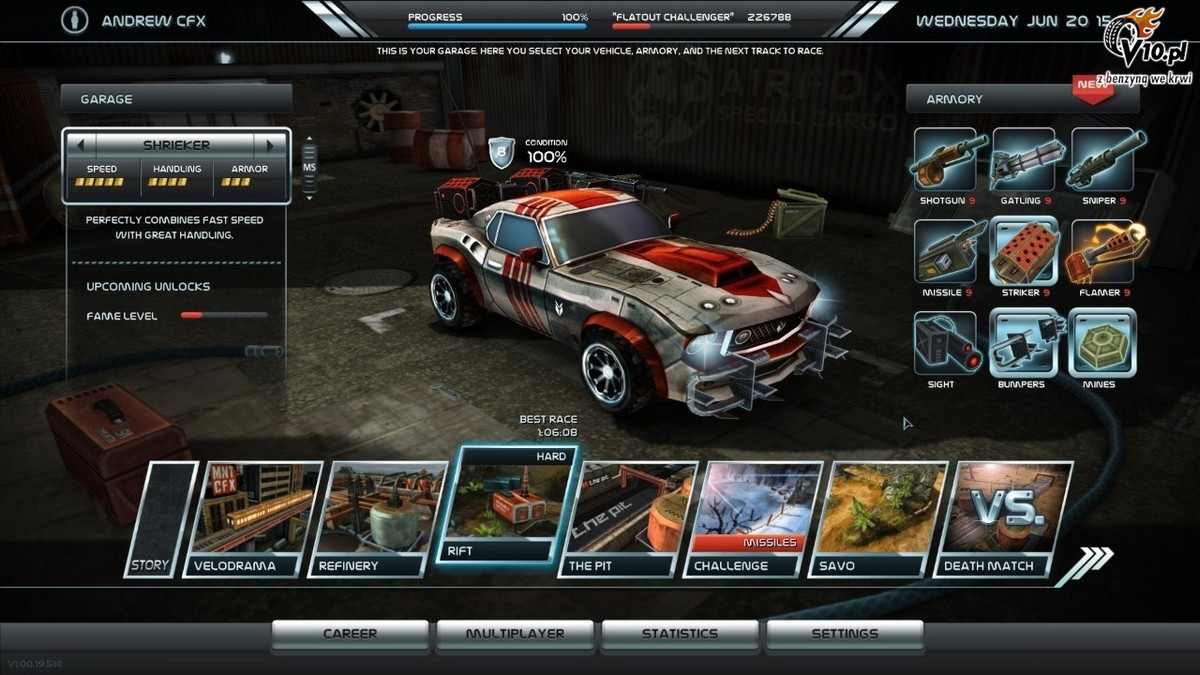Select the Mines armory slot
1200x675 pixels.
[1101, 343]
